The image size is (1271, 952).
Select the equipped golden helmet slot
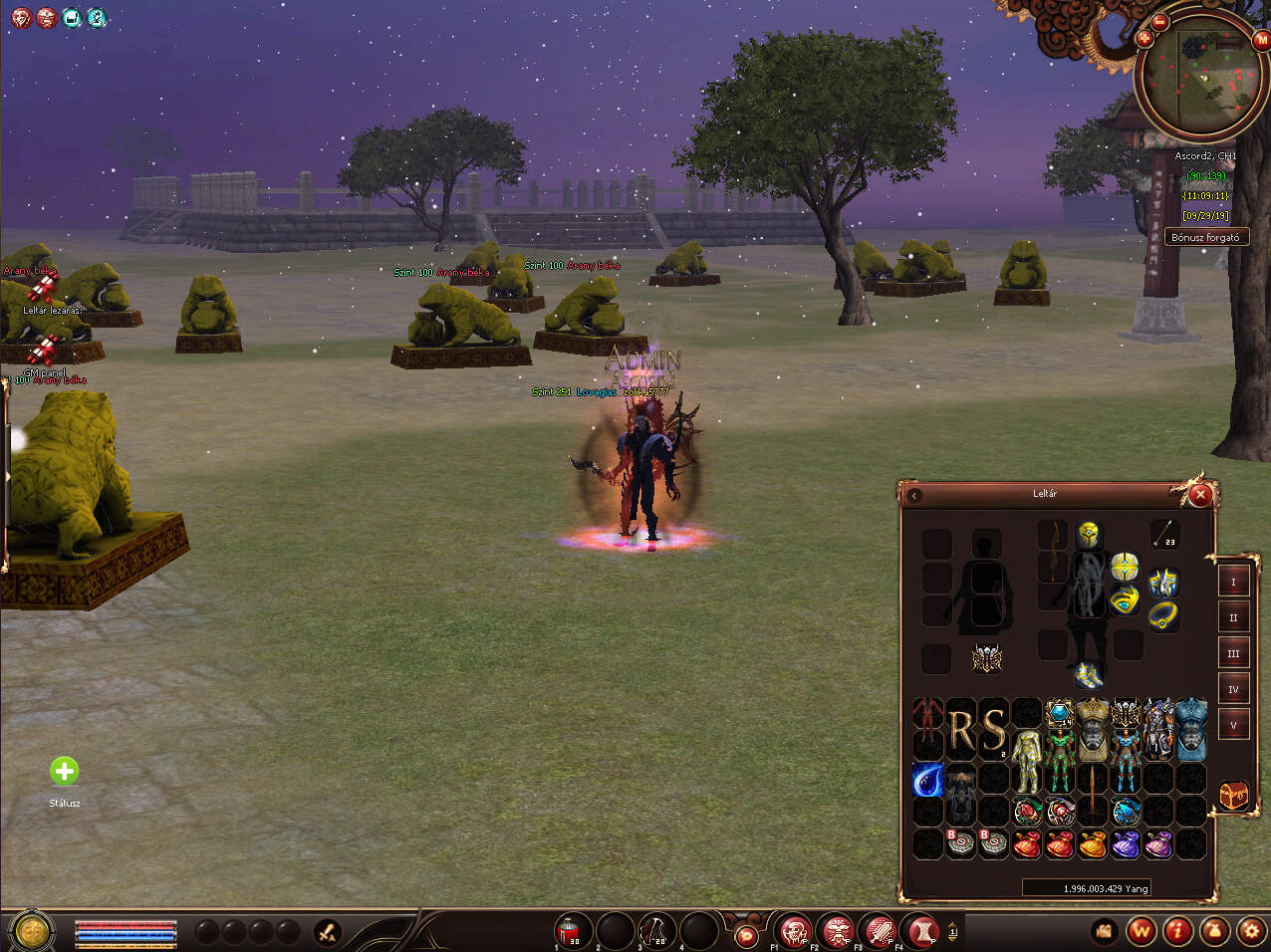(x=1090, y=535)
